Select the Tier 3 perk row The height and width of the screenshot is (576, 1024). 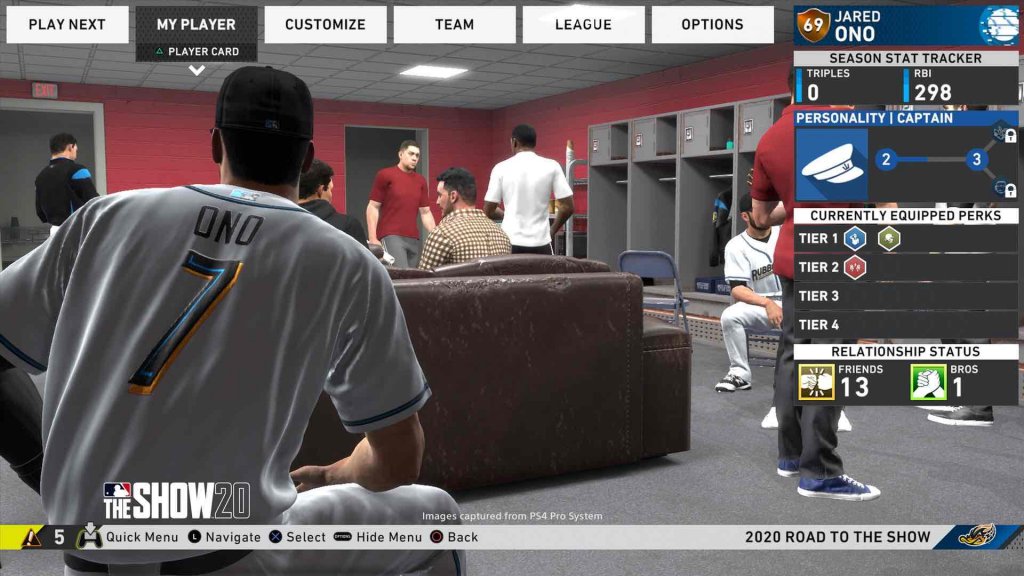click(x=906, y=296)
